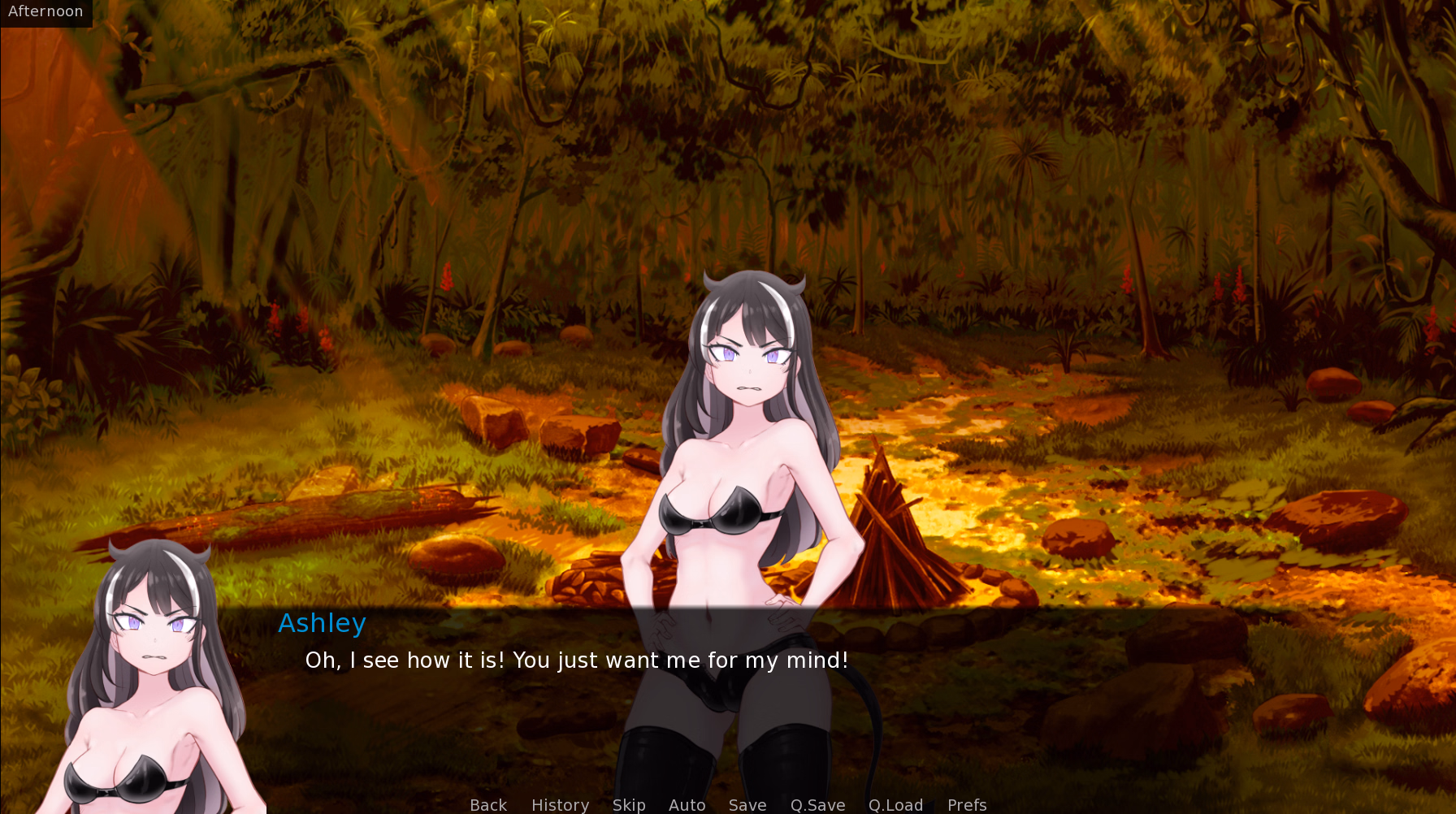Open the dialogue History log

pos(560,804)
